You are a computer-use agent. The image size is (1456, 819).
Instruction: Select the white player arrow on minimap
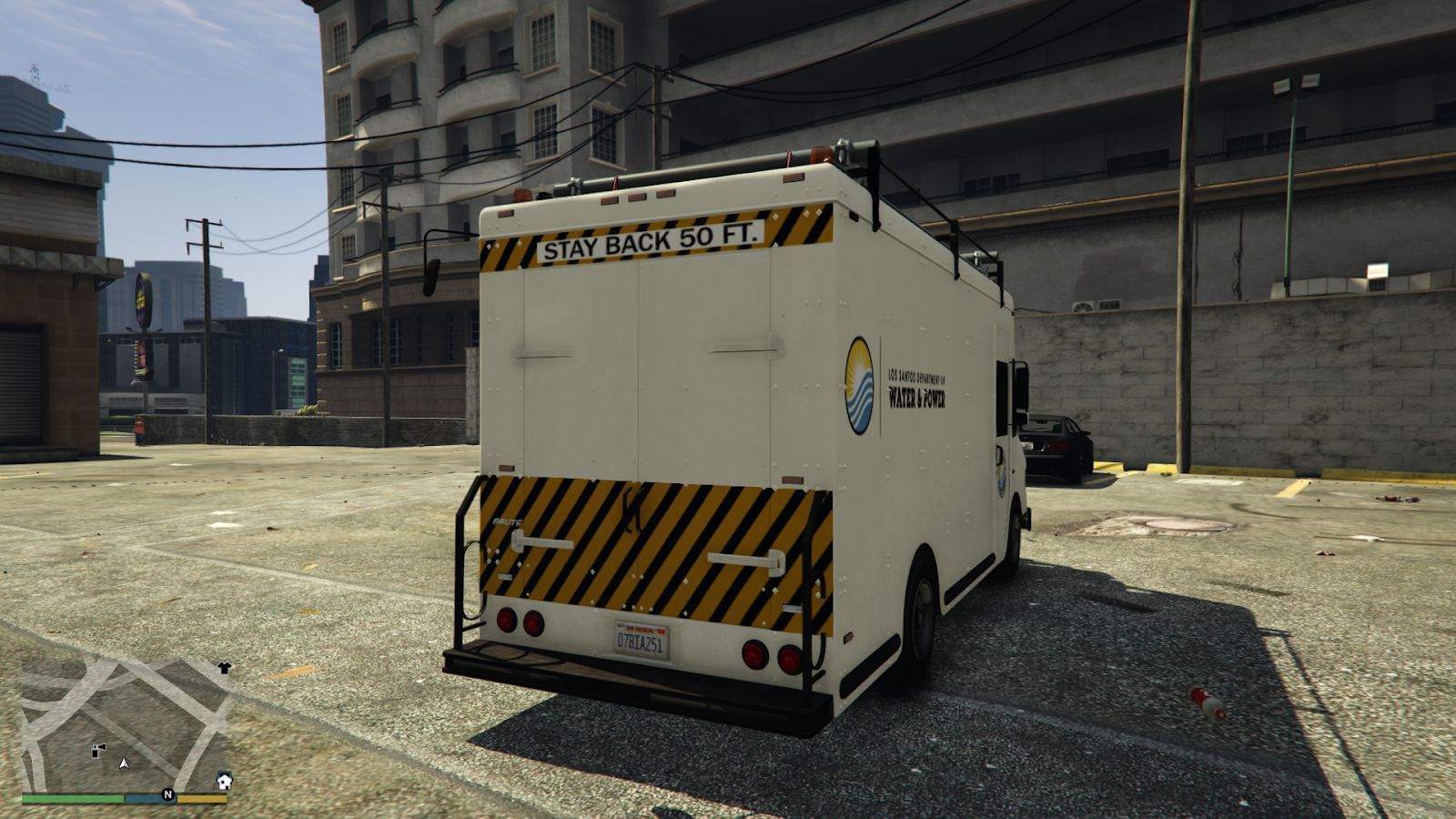point(124,764)
